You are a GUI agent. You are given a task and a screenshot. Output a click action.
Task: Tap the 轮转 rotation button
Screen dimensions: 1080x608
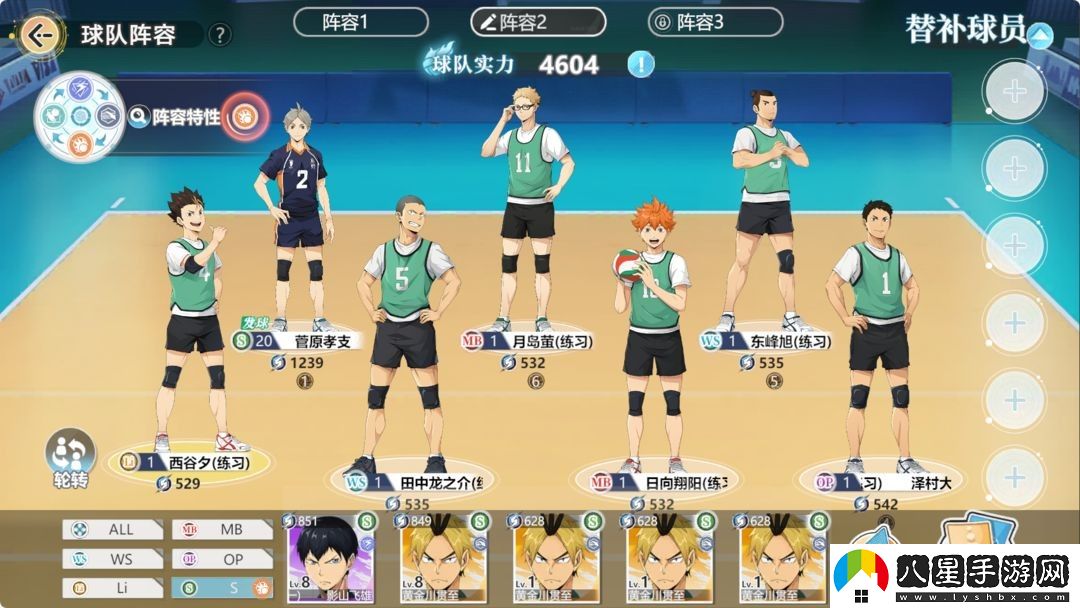[x=71, y=460]
